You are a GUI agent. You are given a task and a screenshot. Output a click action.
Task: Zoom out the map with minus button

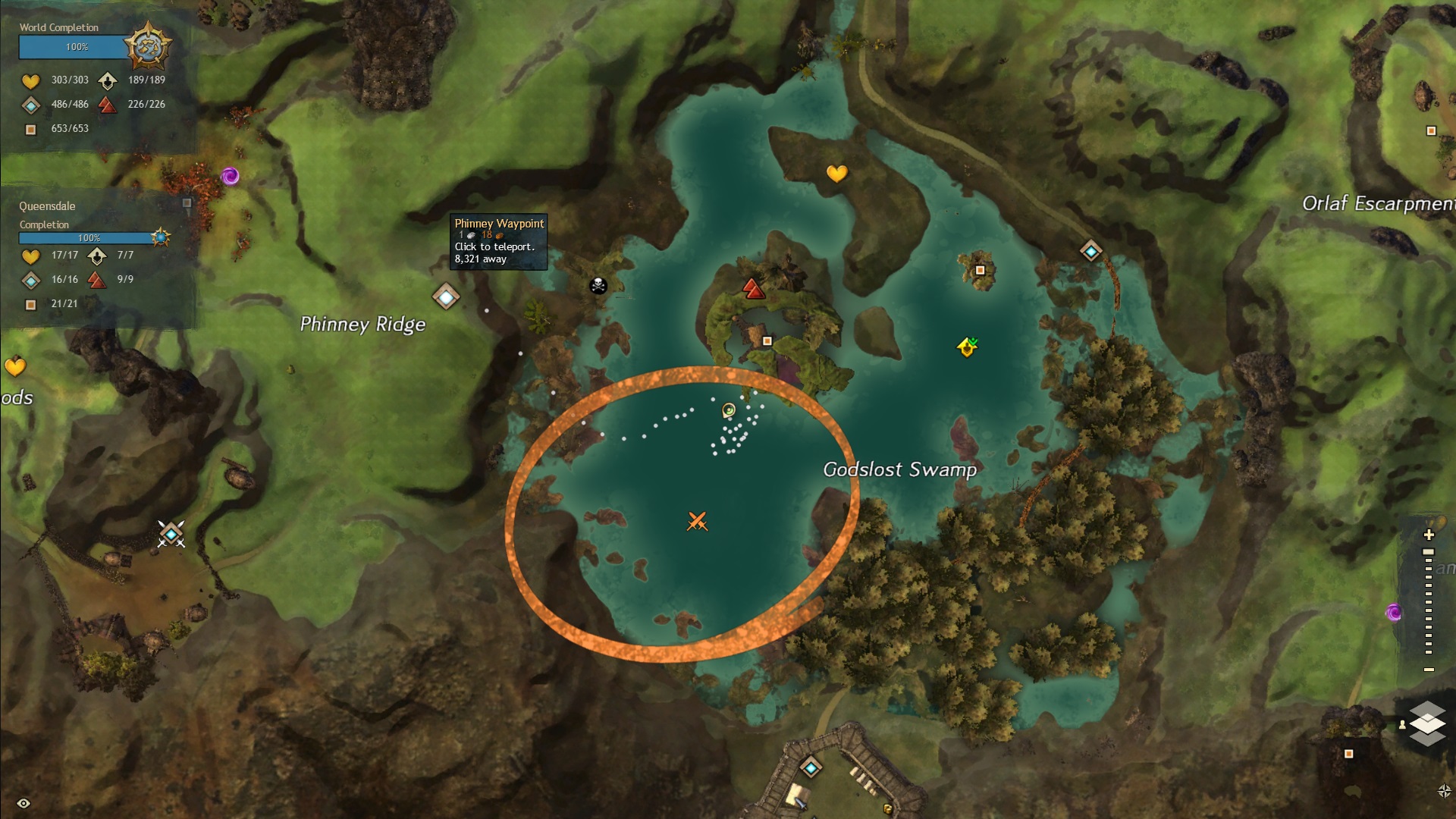(1429, 670)
